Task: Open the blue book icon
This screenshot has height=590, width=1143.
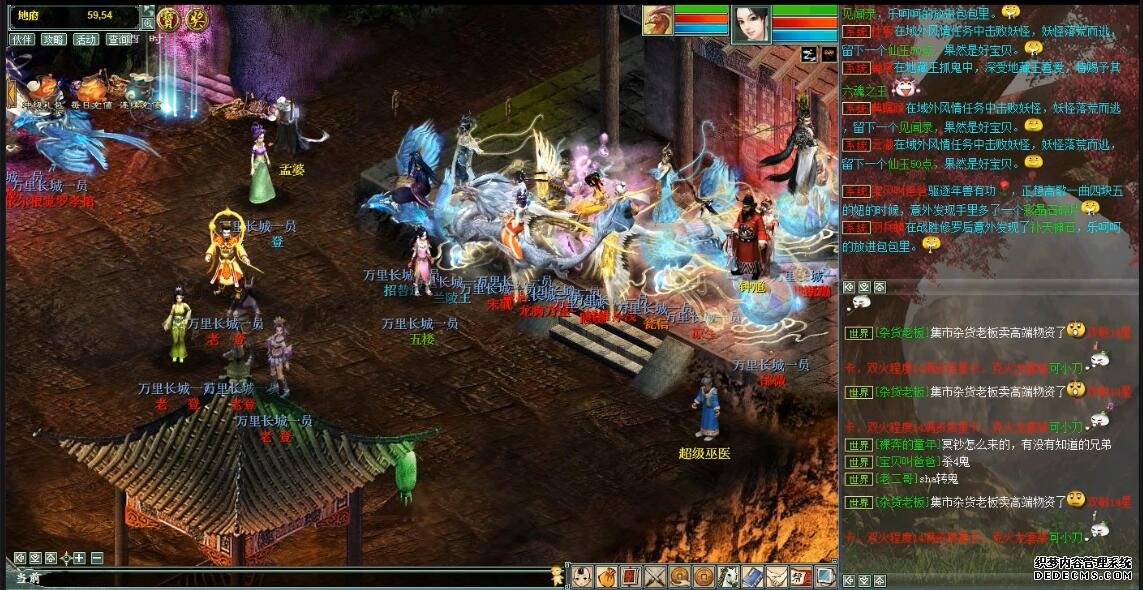Action: [x=752, y=576]
